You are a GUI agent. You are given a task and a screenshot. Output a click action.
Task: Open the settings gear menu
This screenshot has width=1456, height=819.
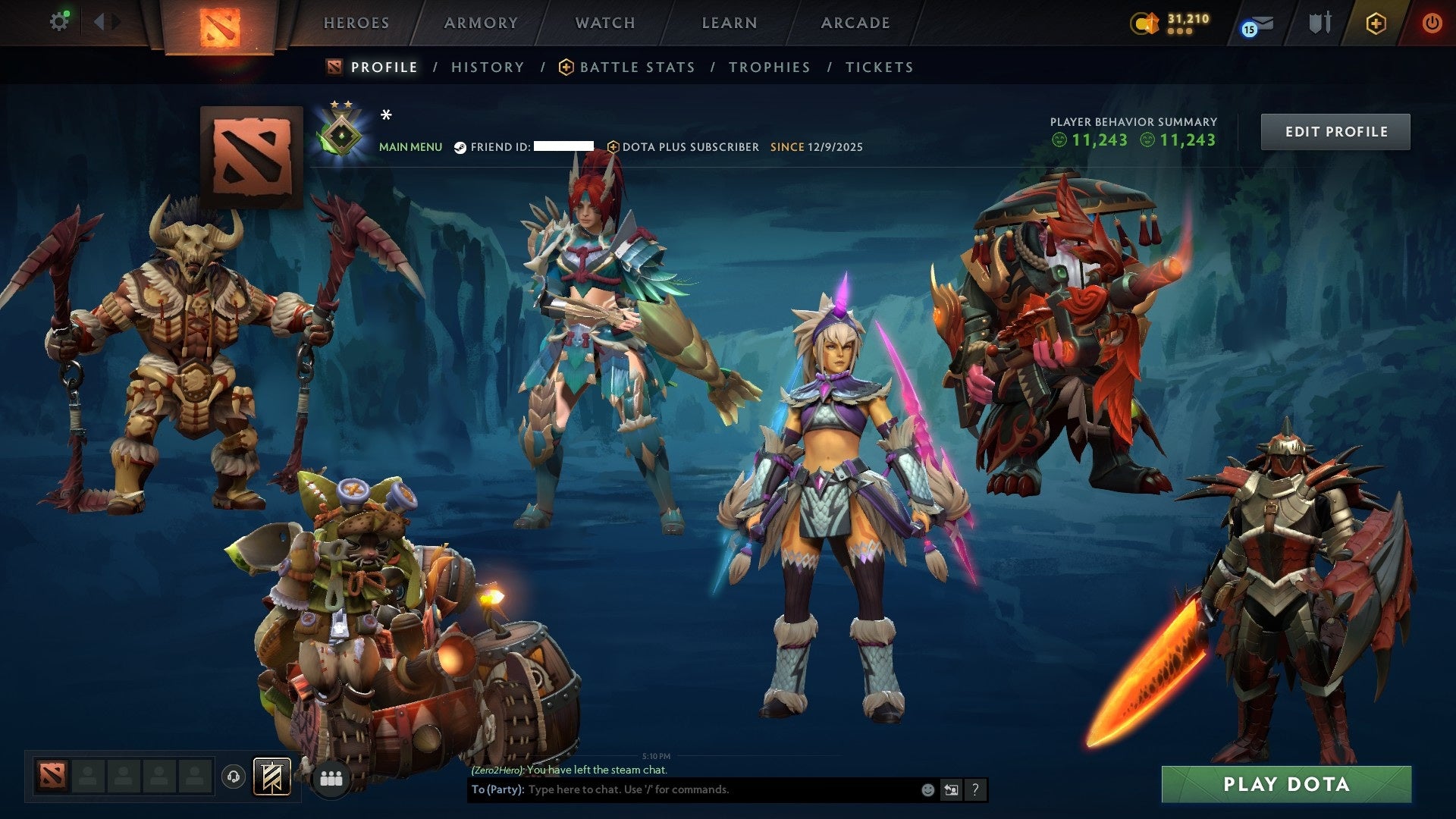click(59, 20)
